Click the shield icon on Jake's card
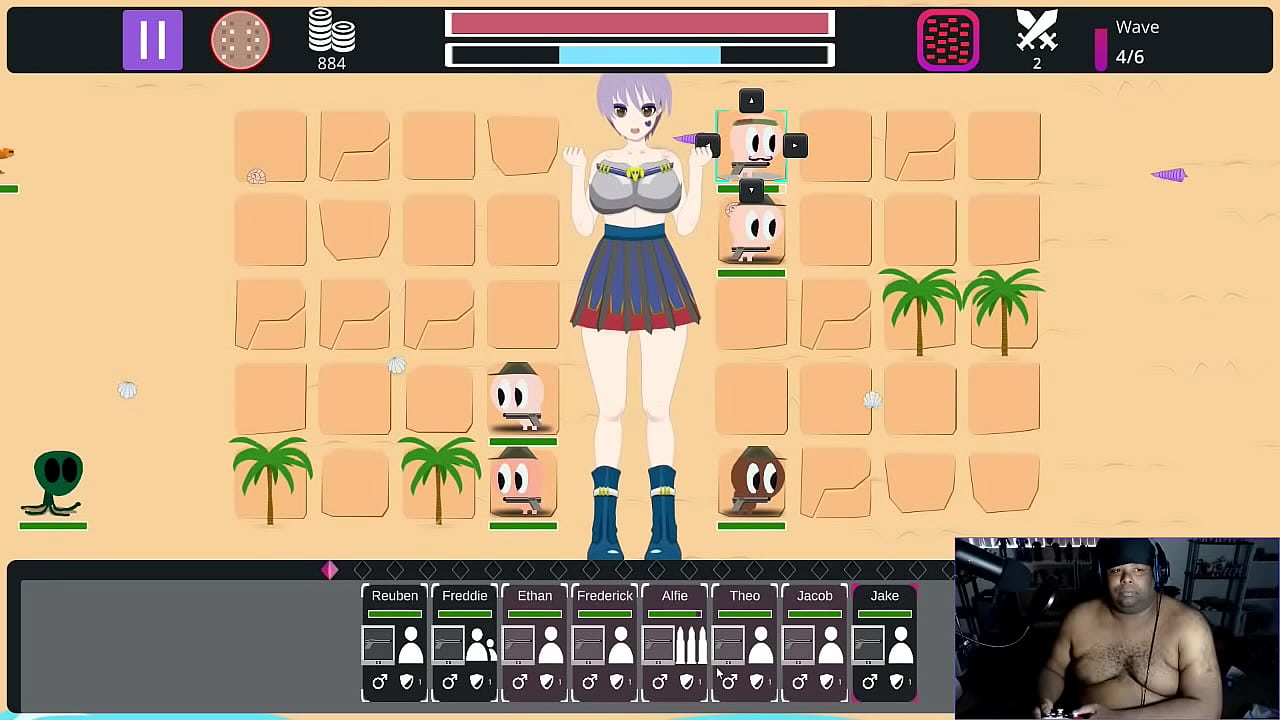The height and width of the screenshot is (720, 1280). [x=897, y=681]
